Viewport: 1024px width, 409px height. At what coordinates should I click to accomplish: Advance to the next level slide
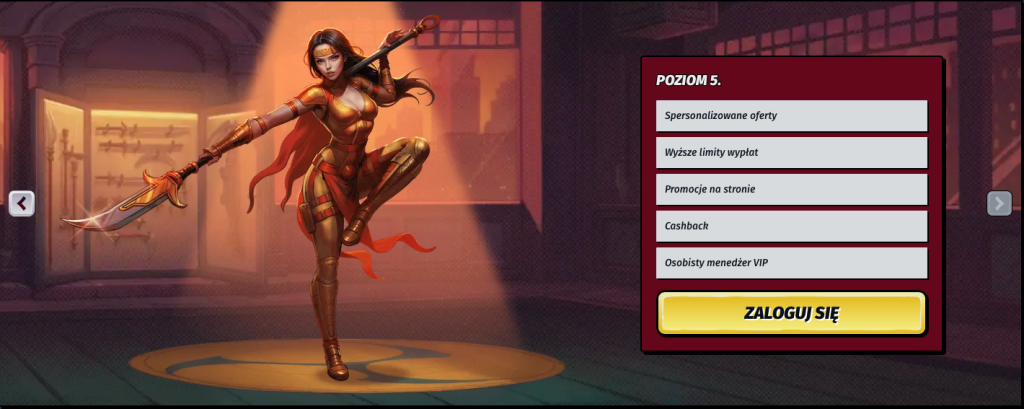[999, 203]
